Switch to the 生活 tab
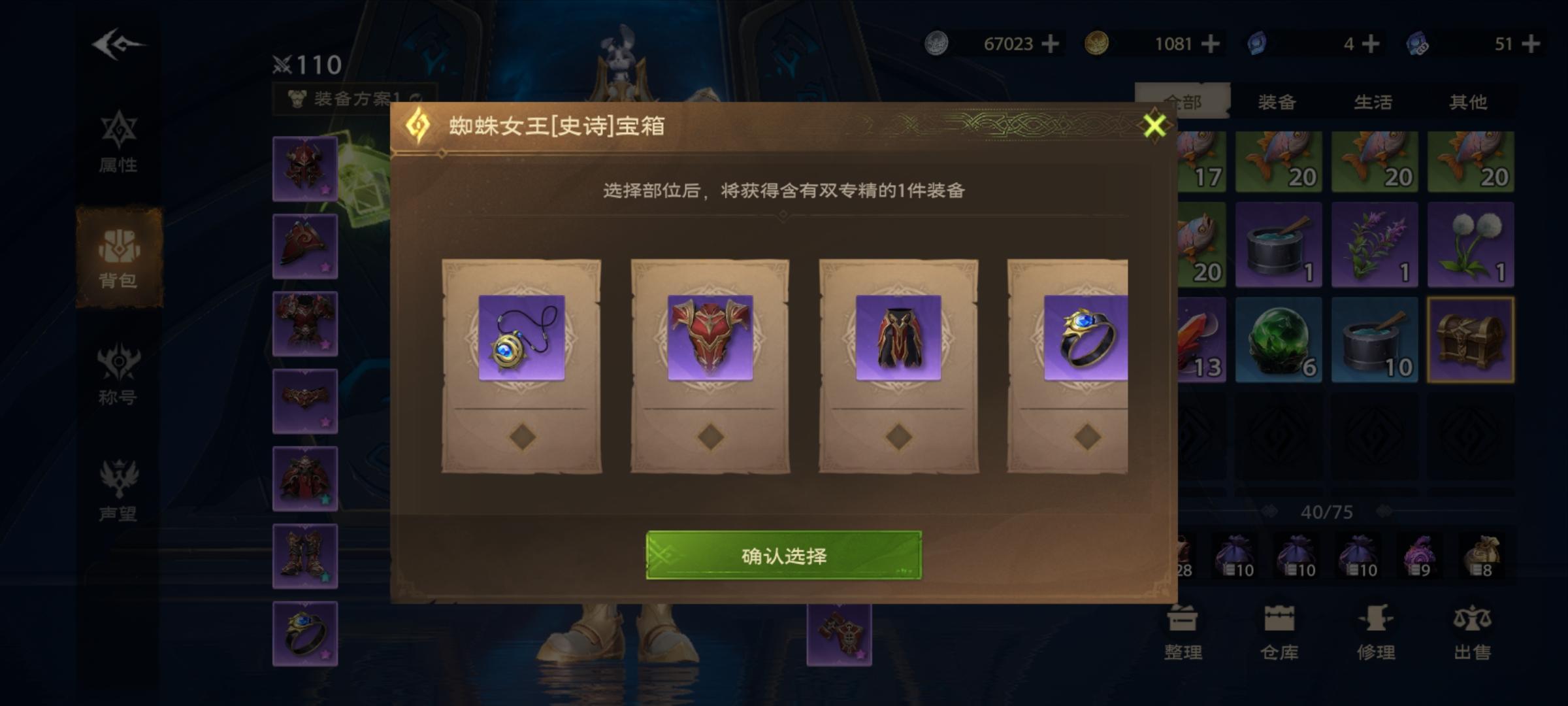The width and height of the screenshot is (1568, 706). pos(1372,100)
